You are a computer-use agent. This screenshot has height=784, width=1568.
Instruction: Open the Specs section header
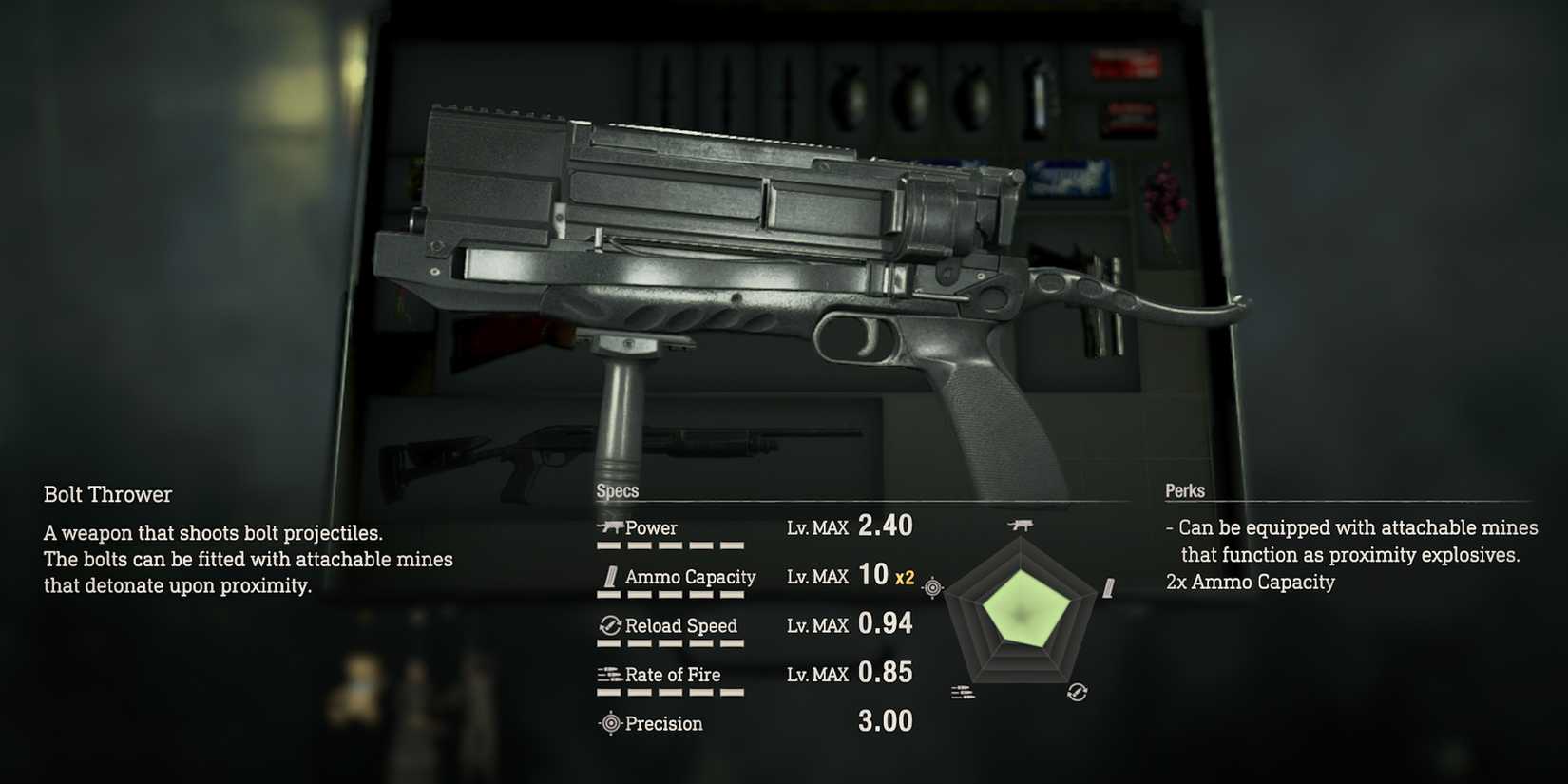tap(616, 490)
